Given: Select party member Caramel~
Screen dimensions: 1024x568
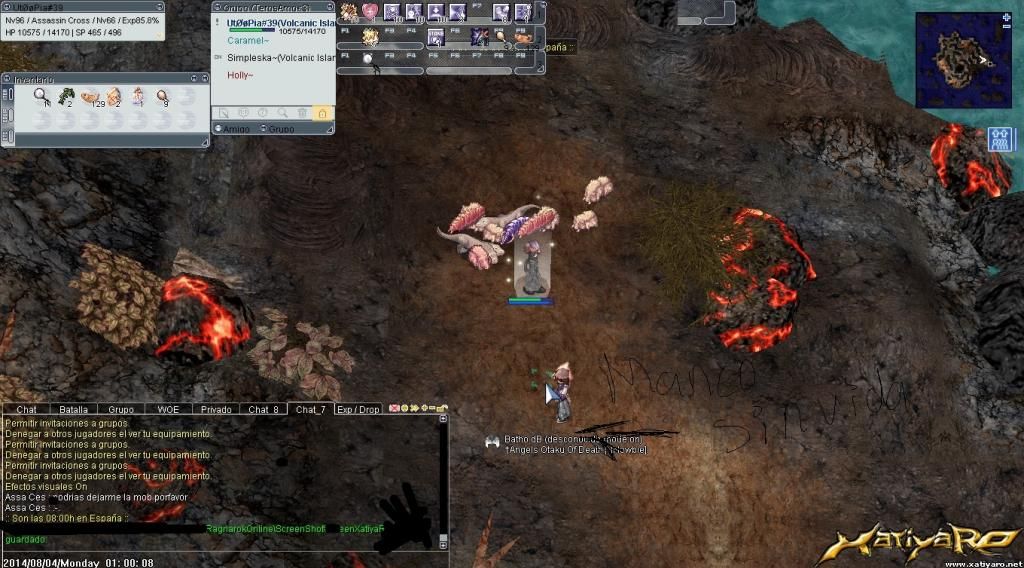Looking at the screenshot, I should (x=248, y=43).
